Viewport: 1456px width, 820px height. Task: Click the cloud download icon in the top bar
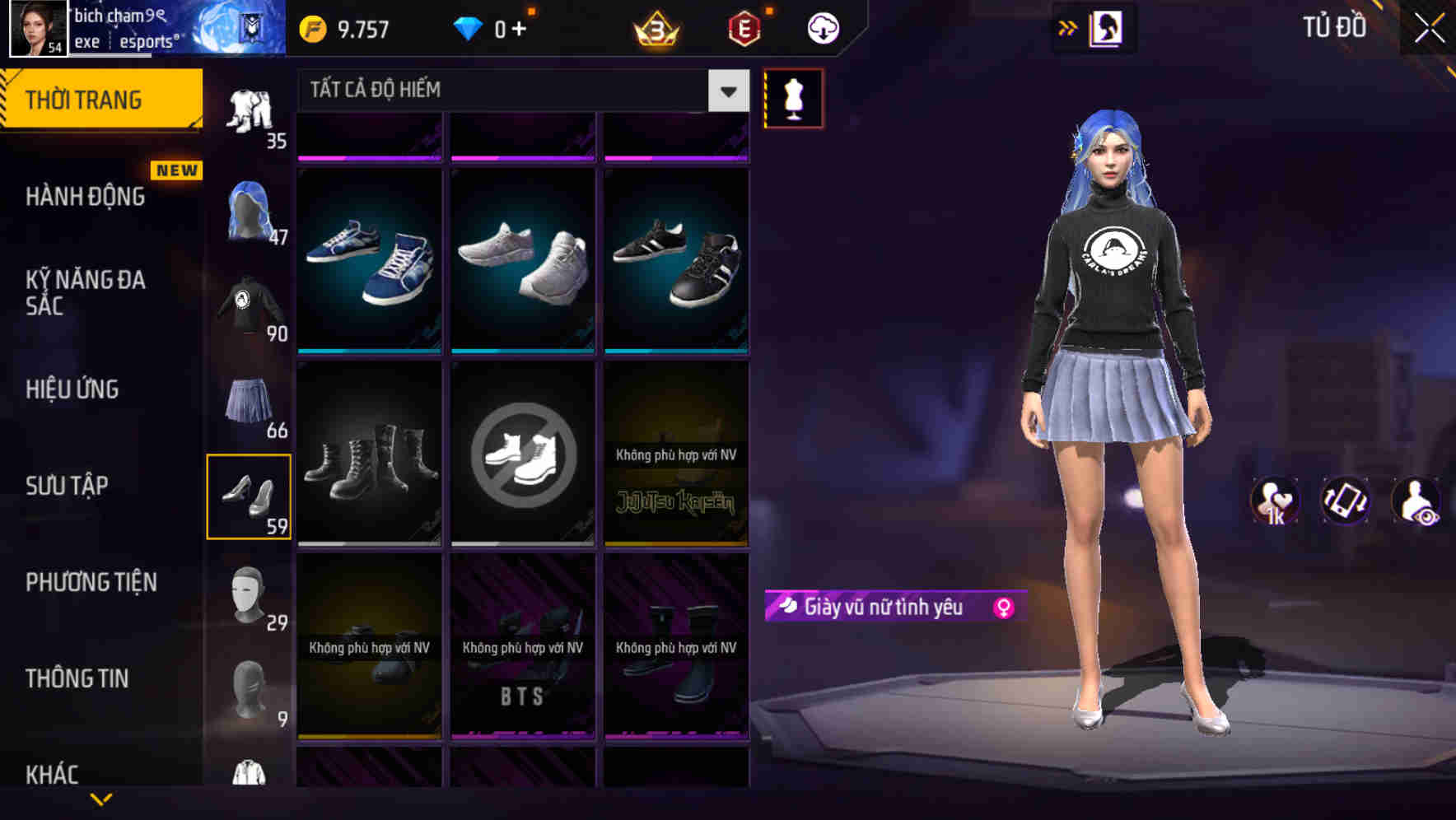(821, 27)
